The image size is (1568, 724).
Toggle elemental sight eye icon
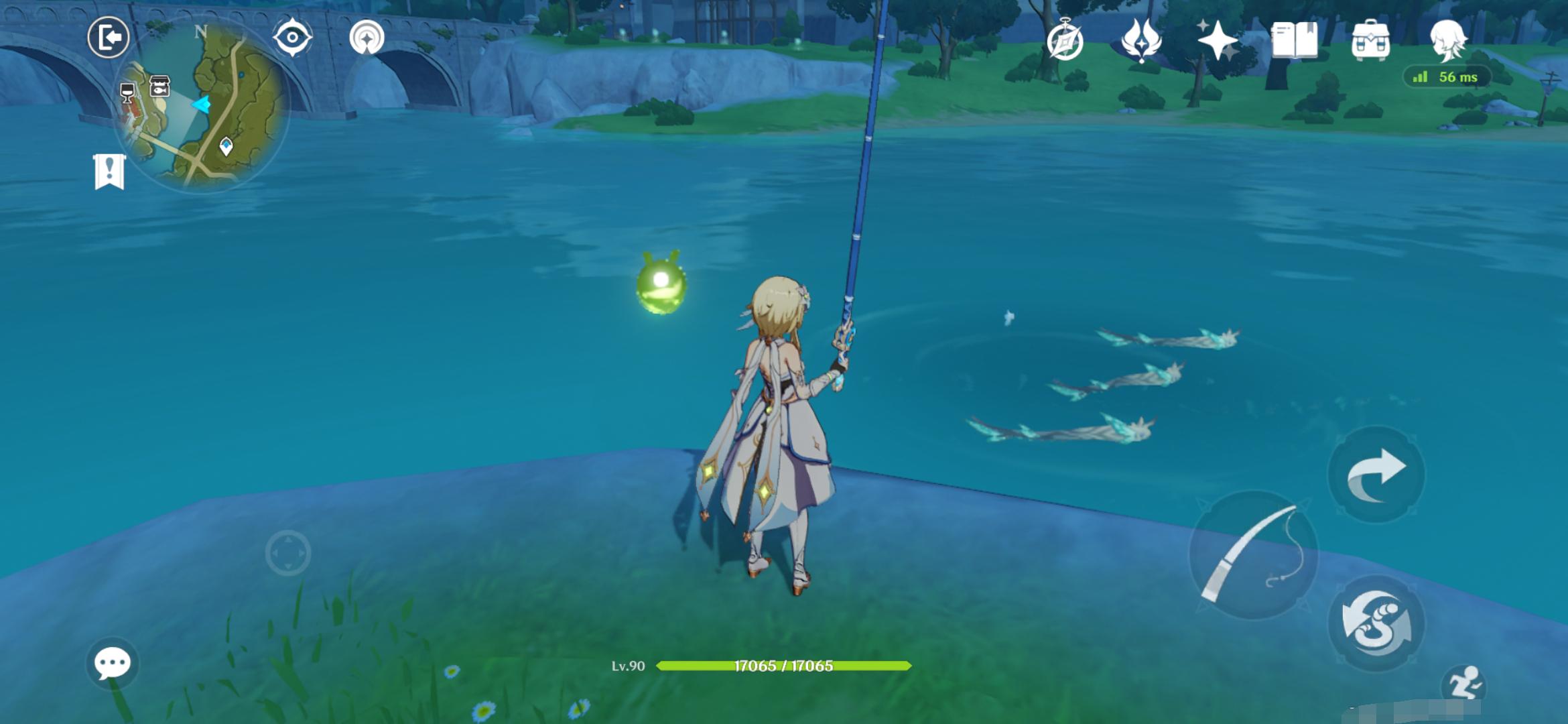(x=293, y=38)
